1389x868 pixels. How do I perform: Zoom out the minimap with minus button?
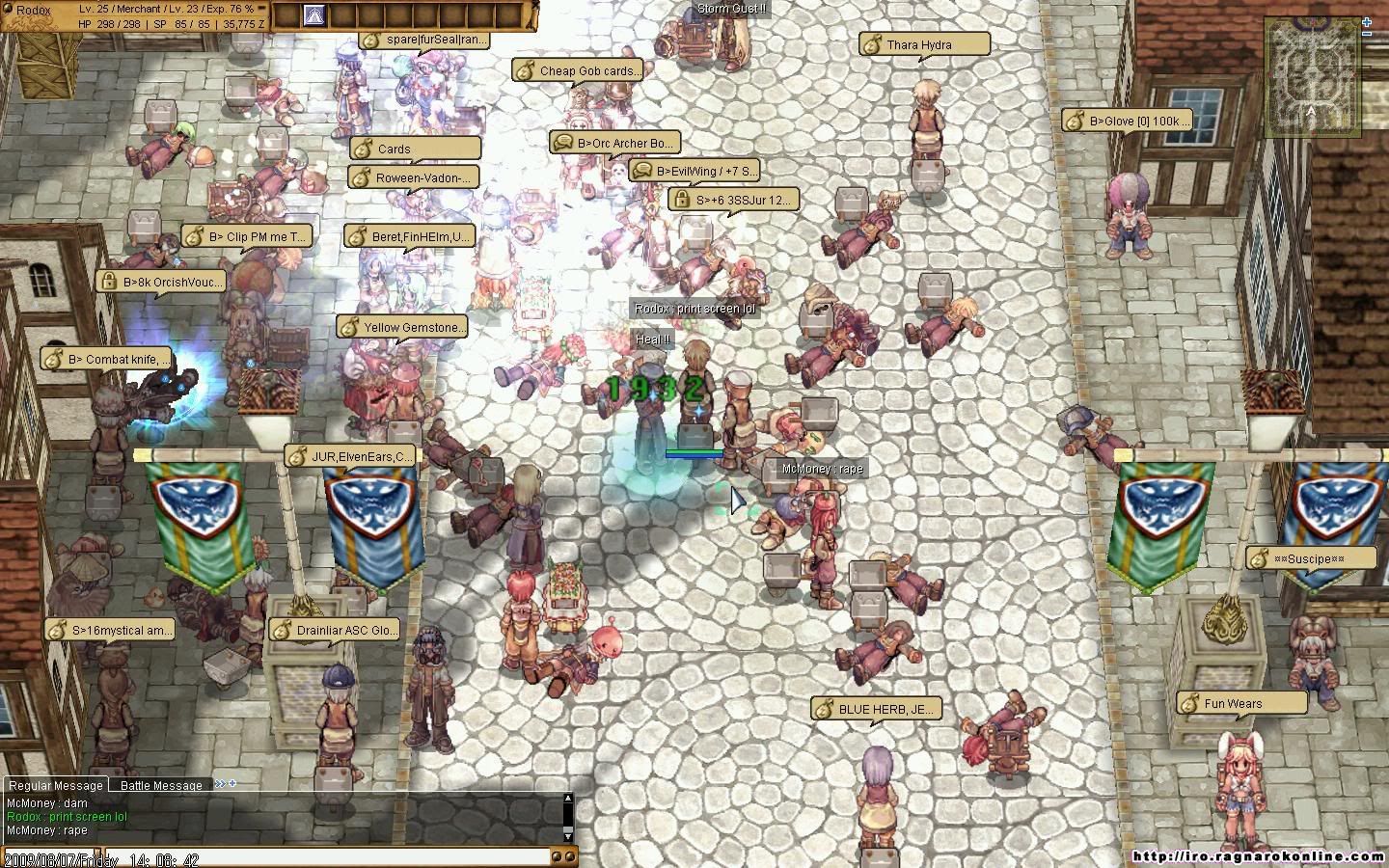1367,34
